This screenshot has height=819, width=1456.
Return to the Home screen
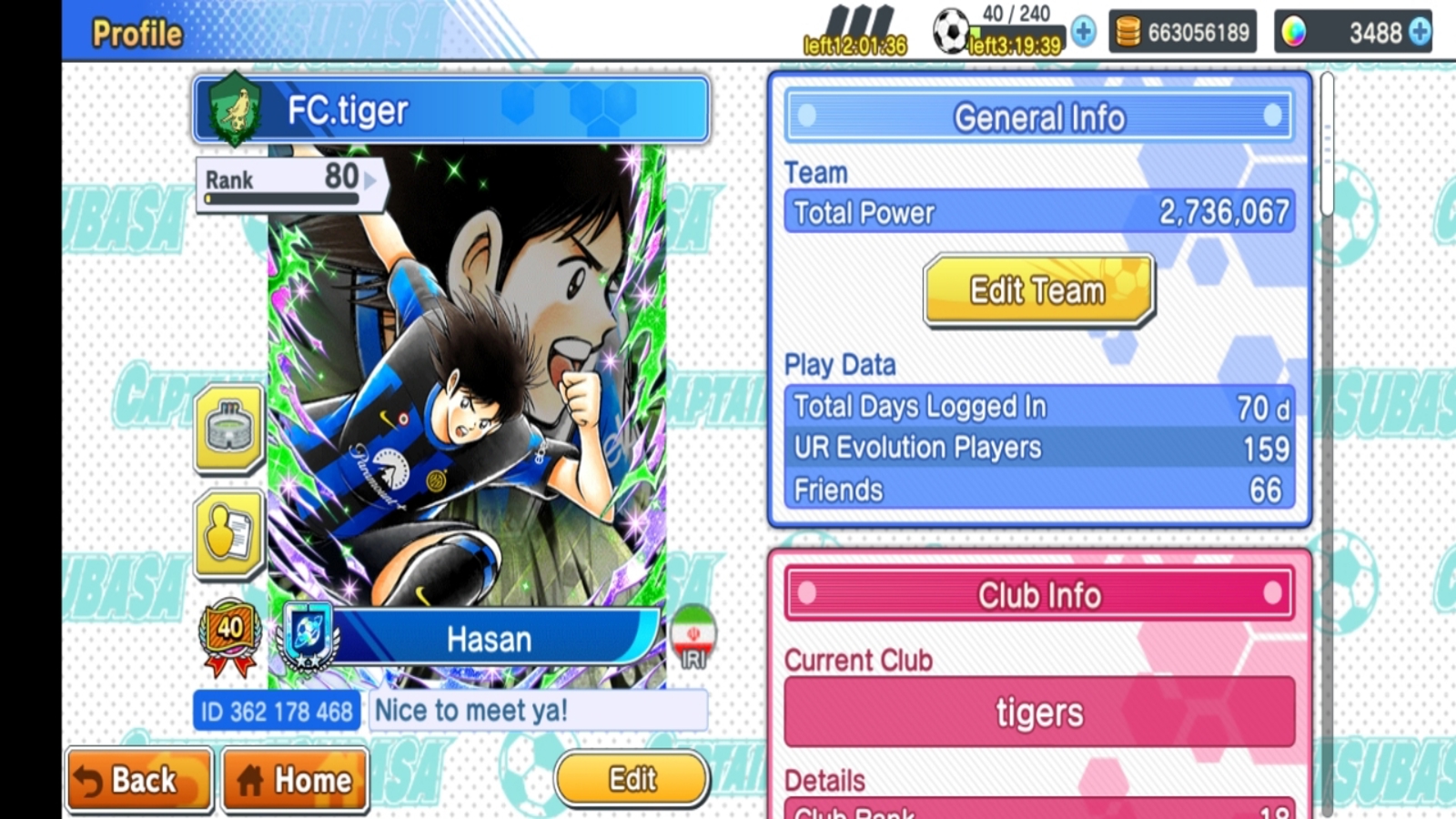pyautogui.click(x=296, y=780)
